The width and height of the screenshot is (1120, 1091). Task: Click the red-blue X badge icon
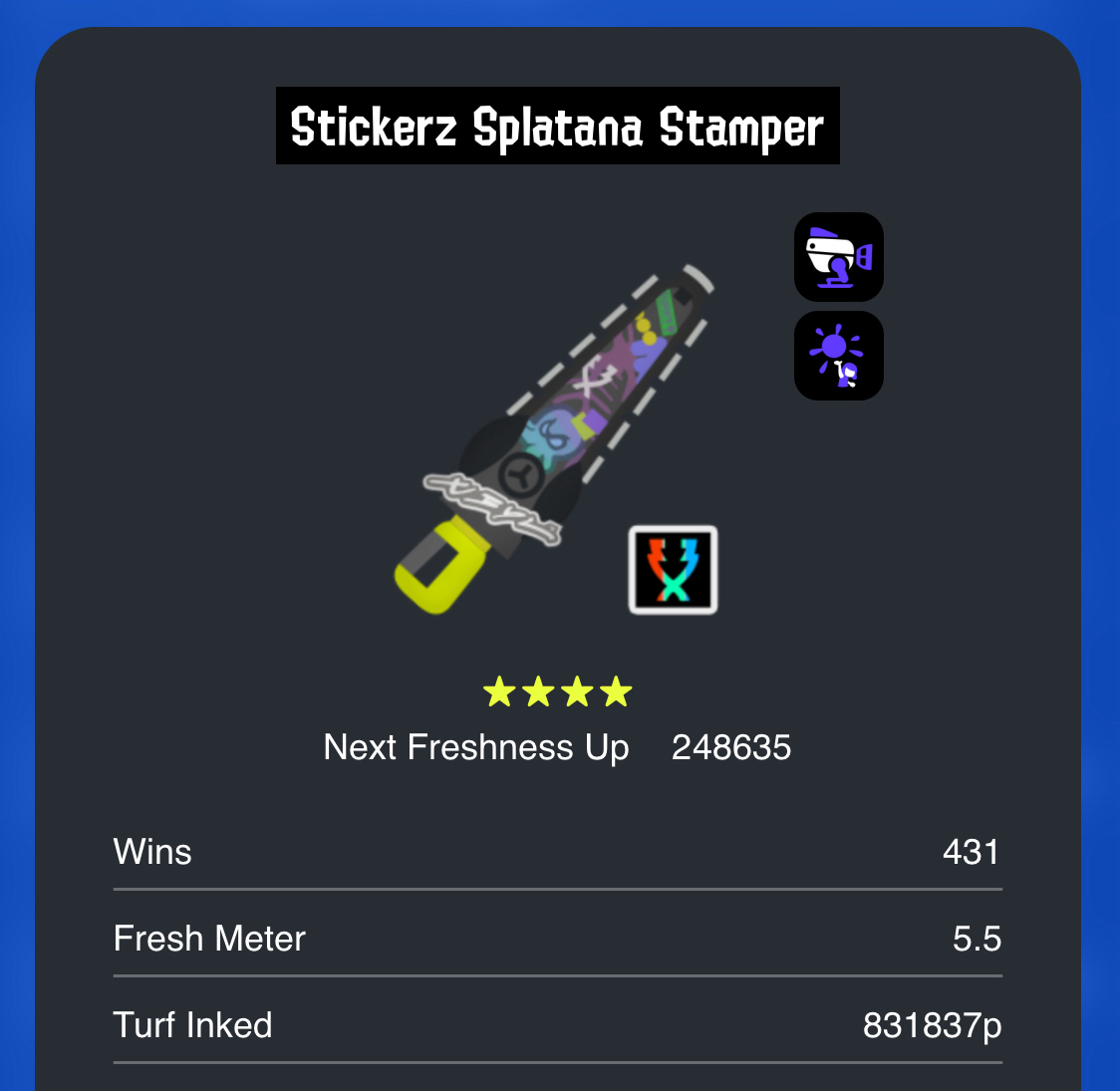(673, 570)
